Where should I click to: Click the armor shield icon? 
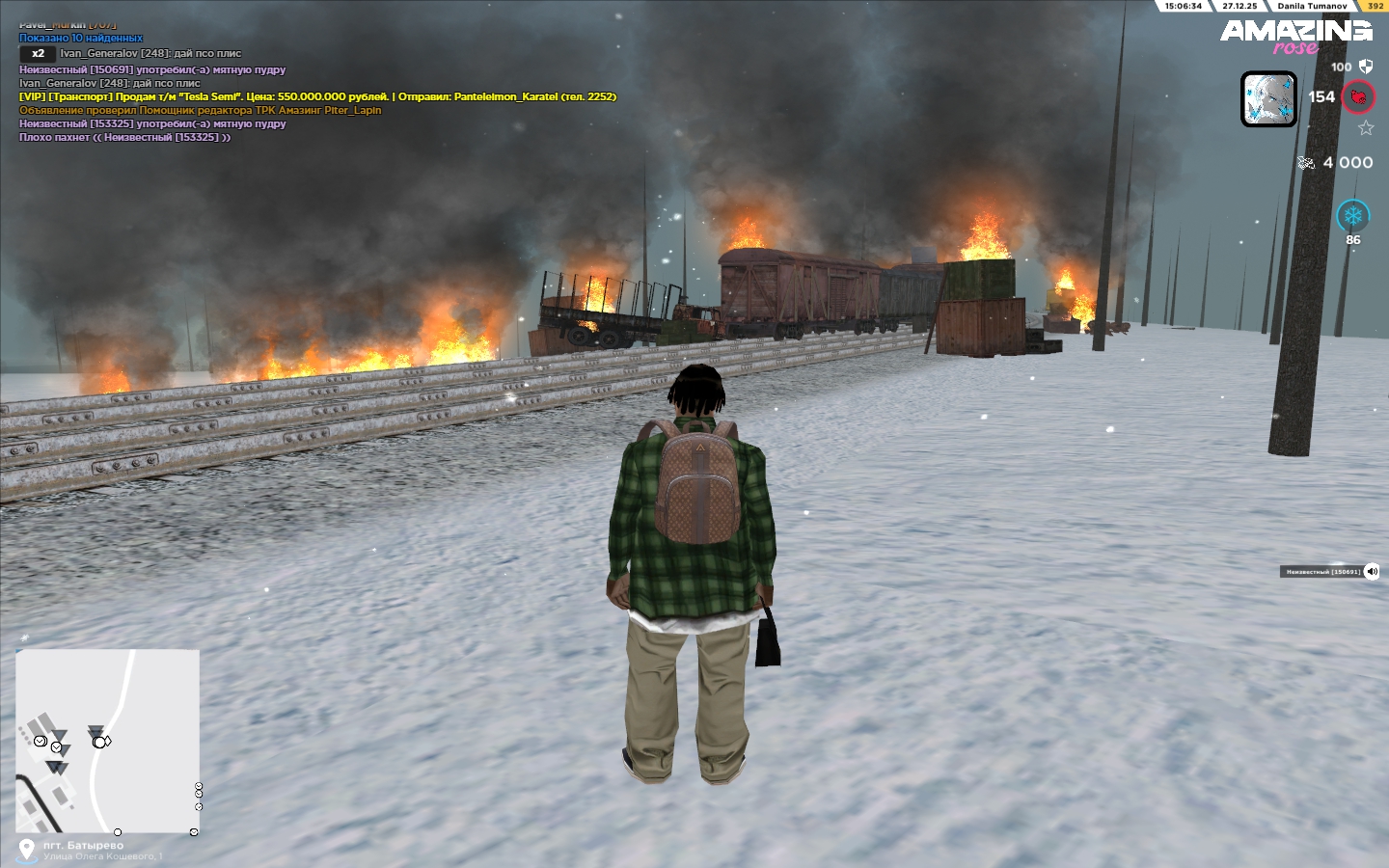tap(1366, 67)
